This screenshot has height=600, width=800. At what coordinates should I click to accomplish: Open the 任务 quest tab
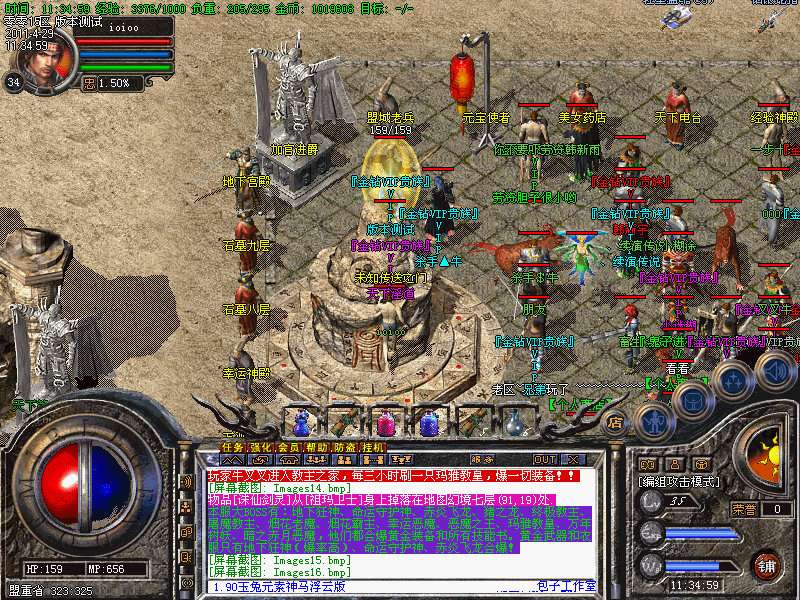(232, 447)
